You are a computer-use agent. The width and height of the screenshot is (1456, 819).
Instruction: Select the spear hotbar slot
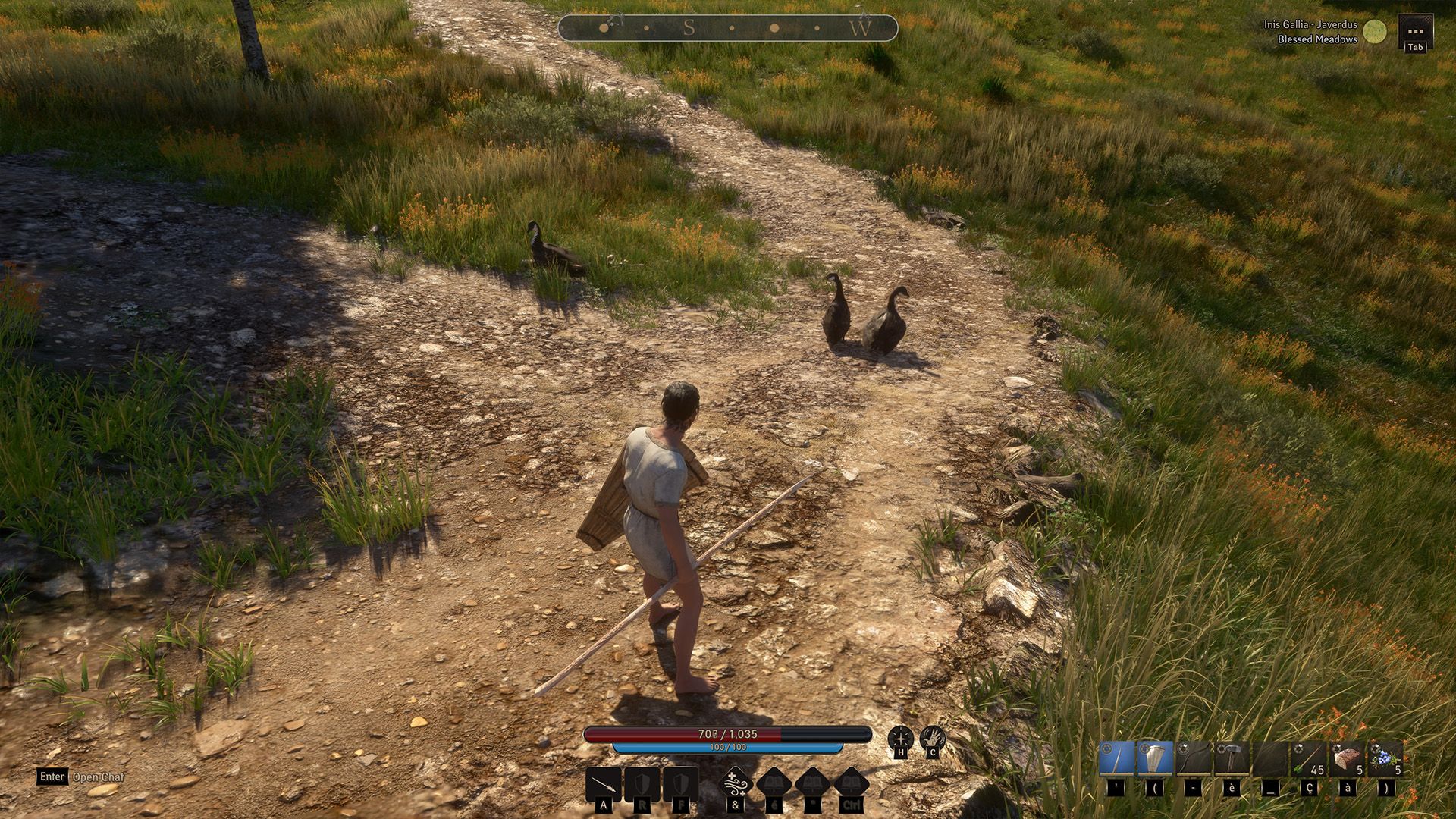pos(1116,759)
